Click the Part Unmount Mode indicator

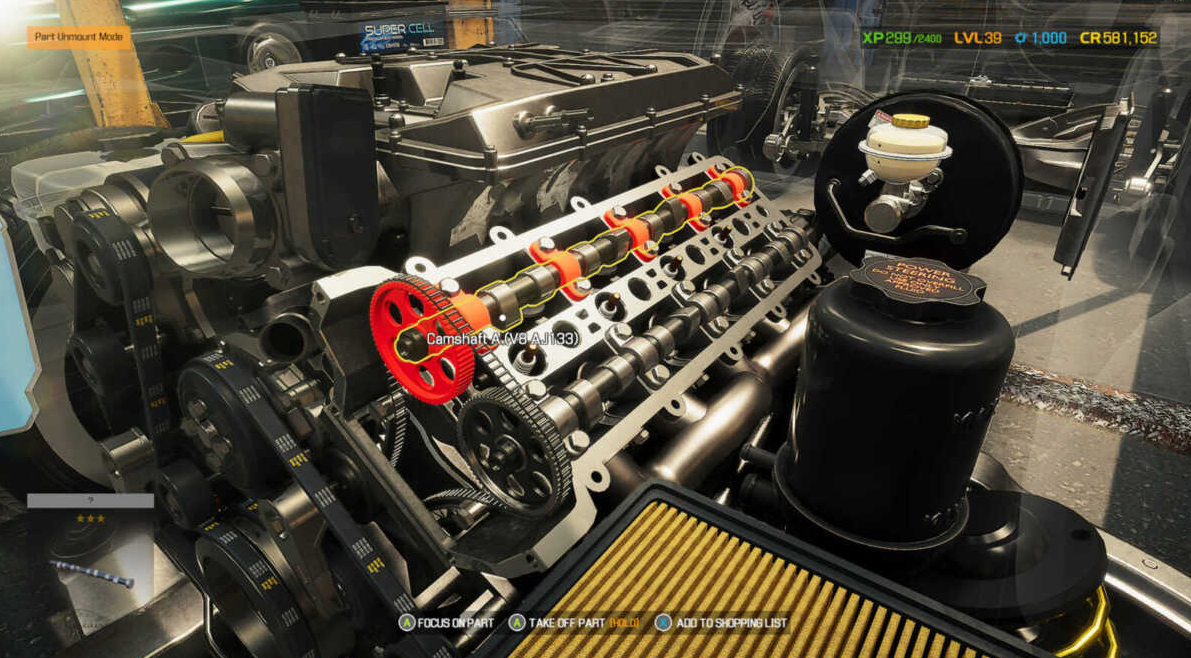click(76, 37)
